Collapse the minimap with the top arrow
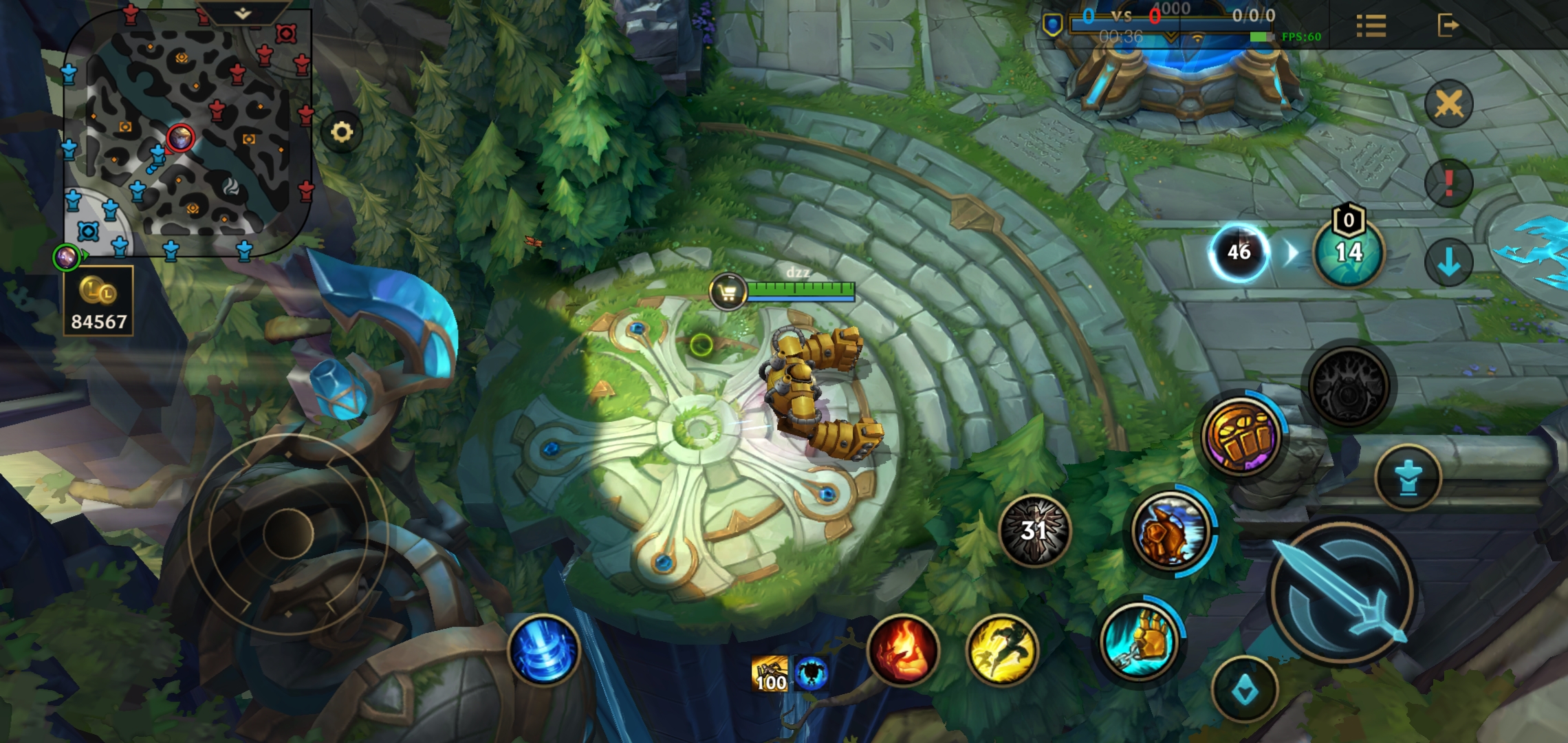 tap(242, 13)
